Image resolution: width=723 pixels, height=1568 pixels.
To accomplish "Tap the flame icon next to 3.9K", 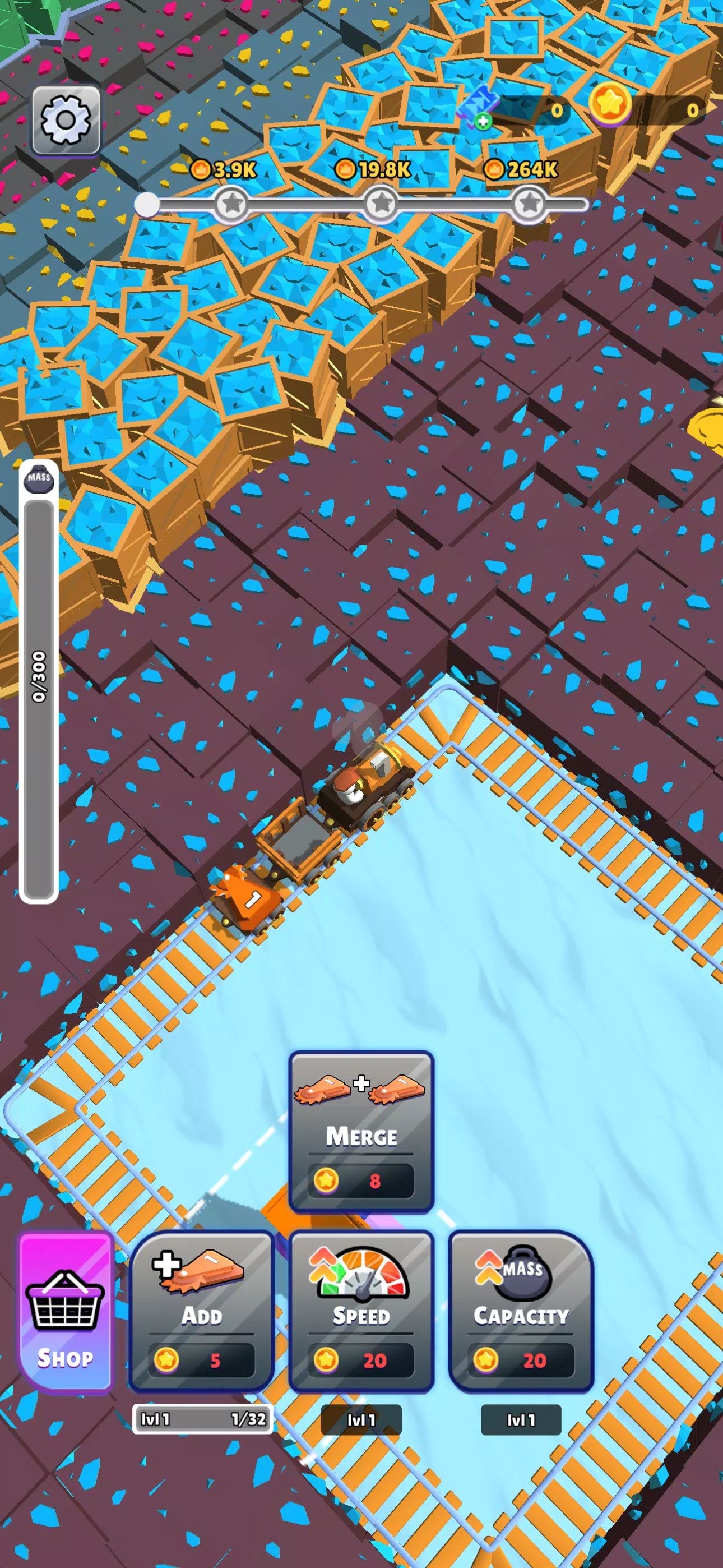I will coord(203,169).
